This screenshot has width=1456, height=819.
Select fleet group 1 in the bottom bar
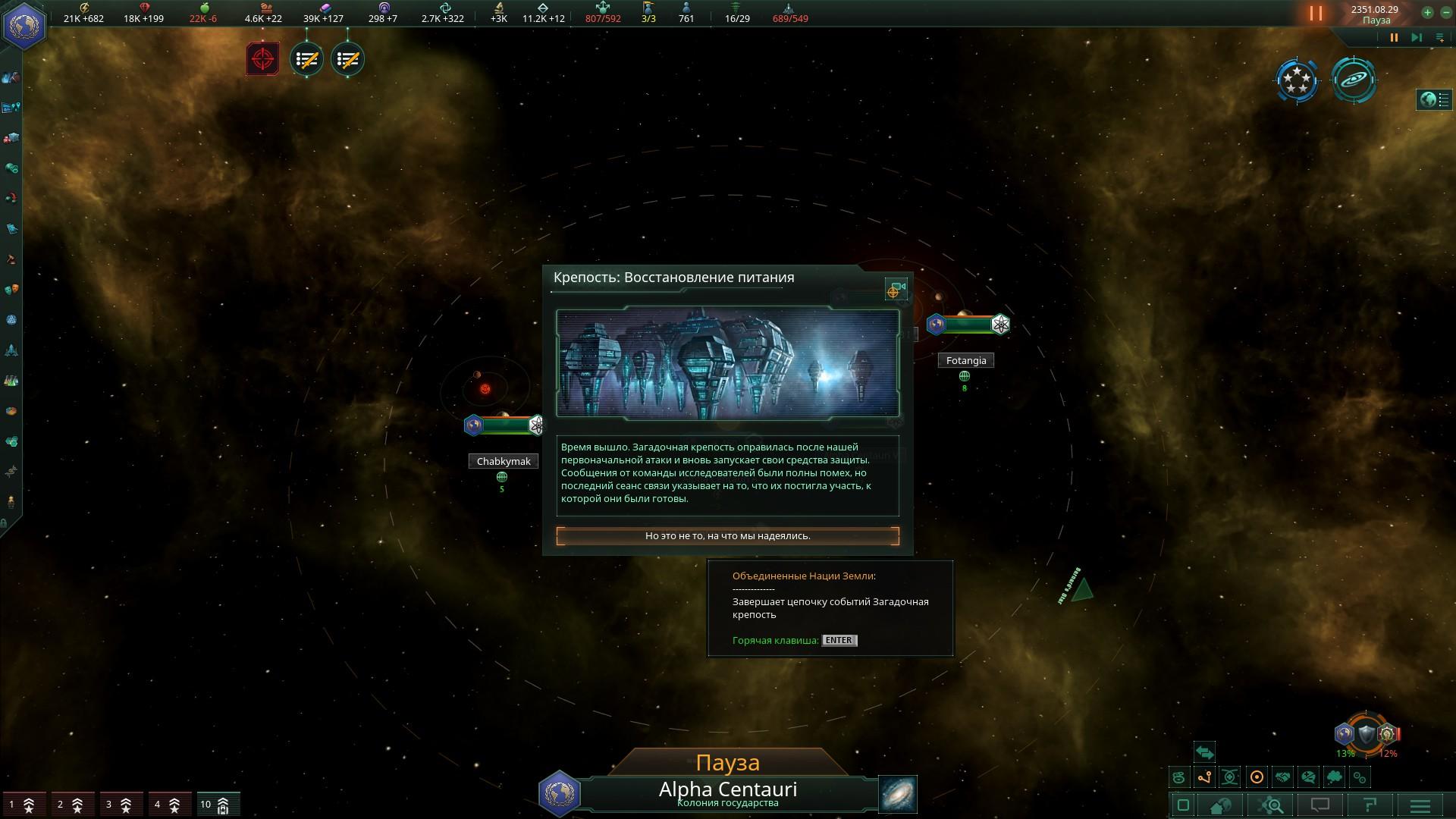tap(22, 805)
